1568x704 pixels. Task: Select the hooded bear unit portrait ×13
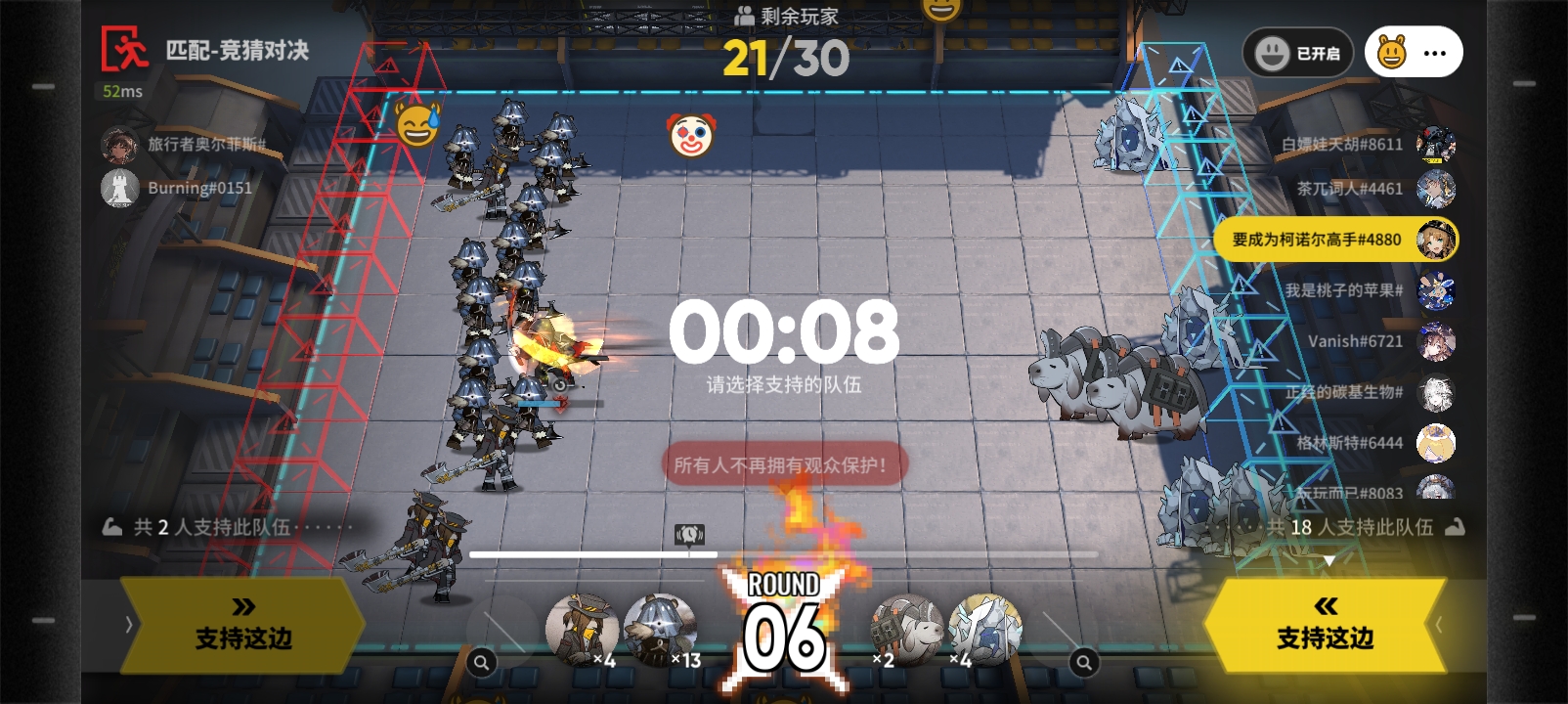(661, 629)
